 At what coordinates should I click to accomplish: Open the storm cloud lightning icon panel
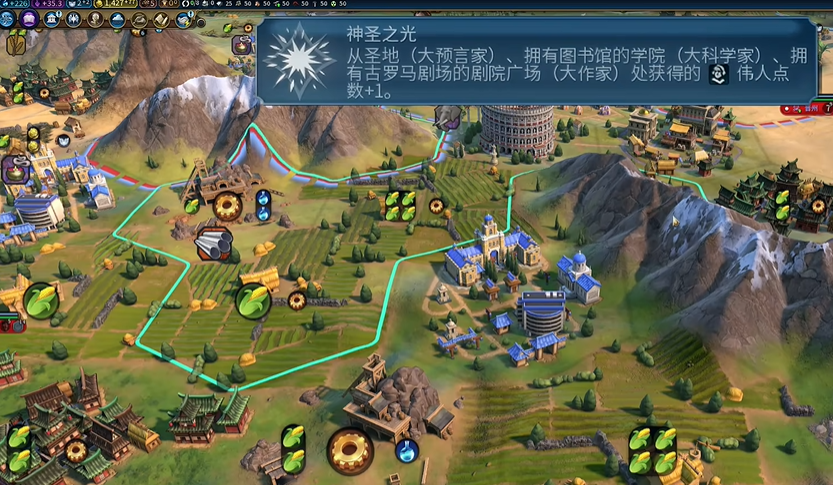click(x=184, y=19)
